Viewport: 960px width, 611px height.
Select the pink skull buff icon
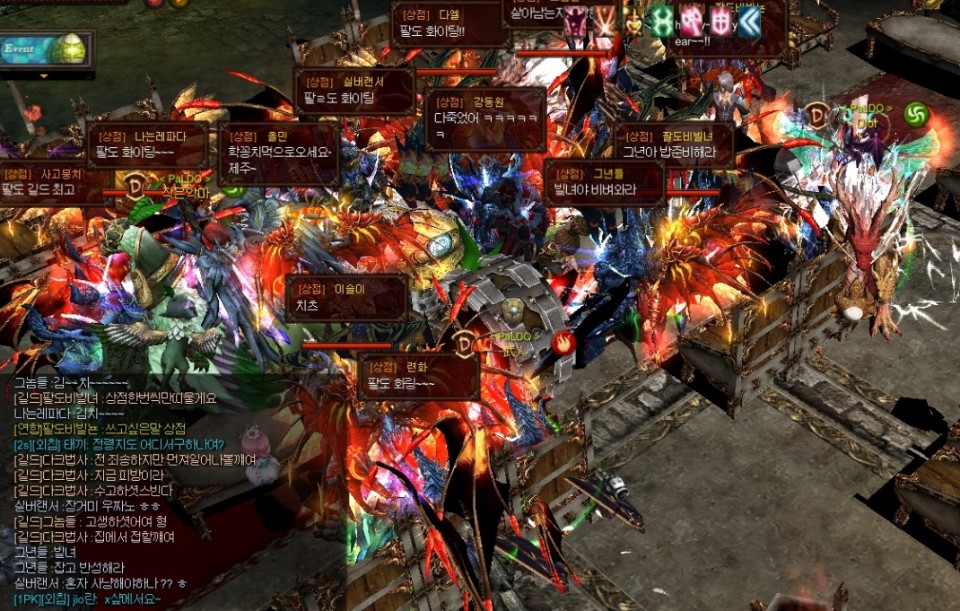(691, 20)
